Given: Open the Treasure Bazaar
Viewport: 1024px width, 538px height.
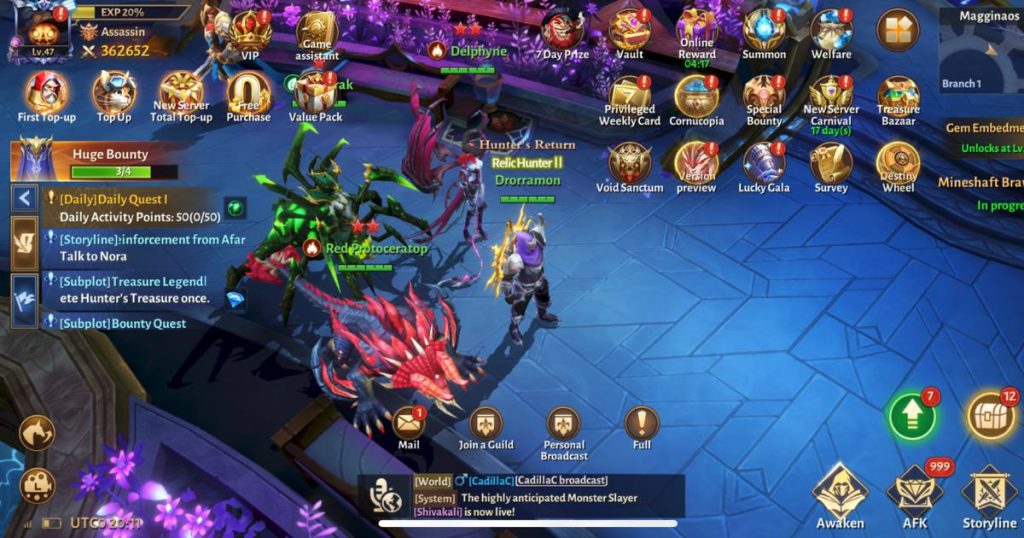Looking at the screenshot, I should tap(898, 97).
